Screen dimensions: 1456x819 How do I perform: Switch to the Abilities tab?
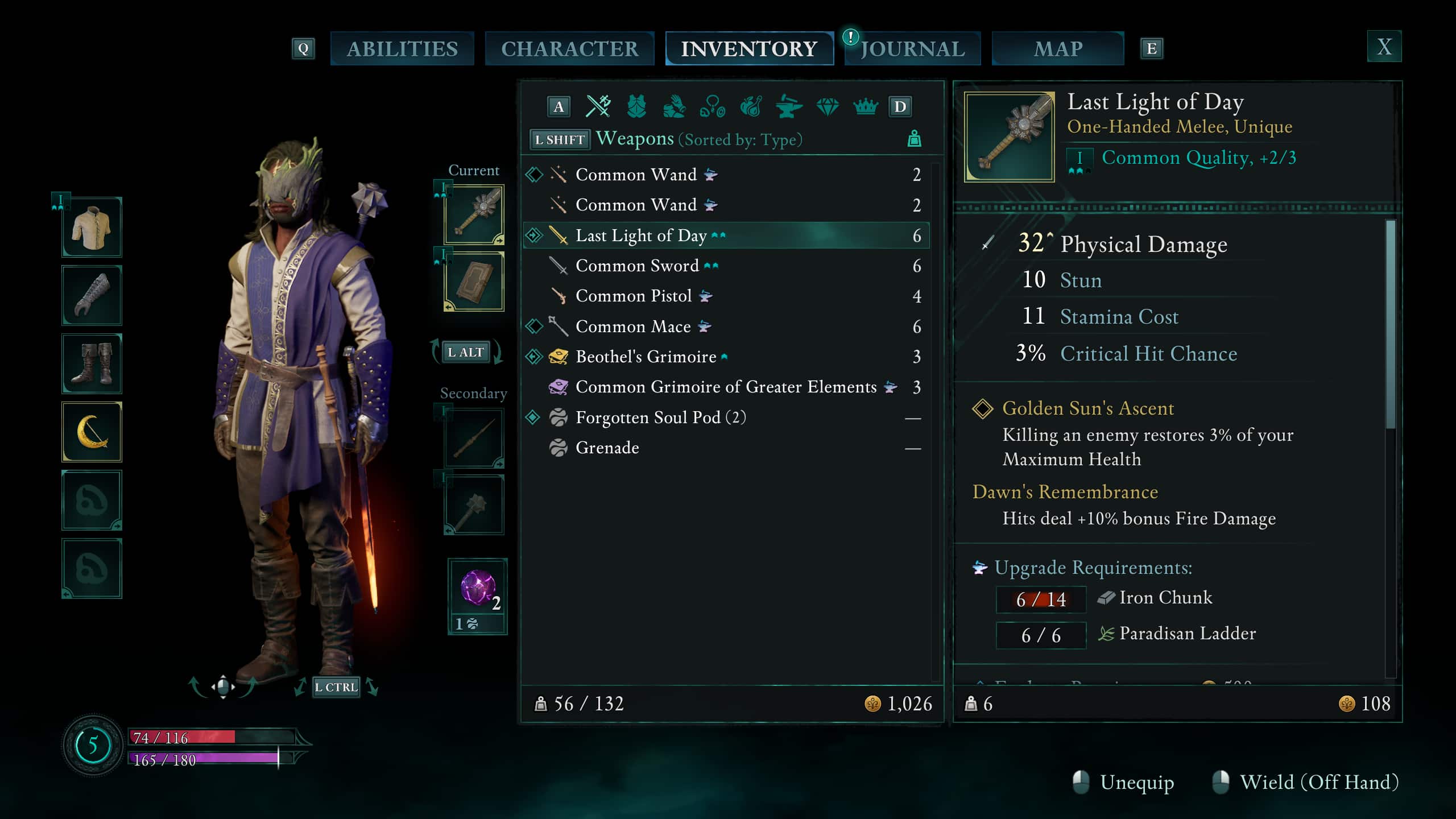tap(402, 49)
